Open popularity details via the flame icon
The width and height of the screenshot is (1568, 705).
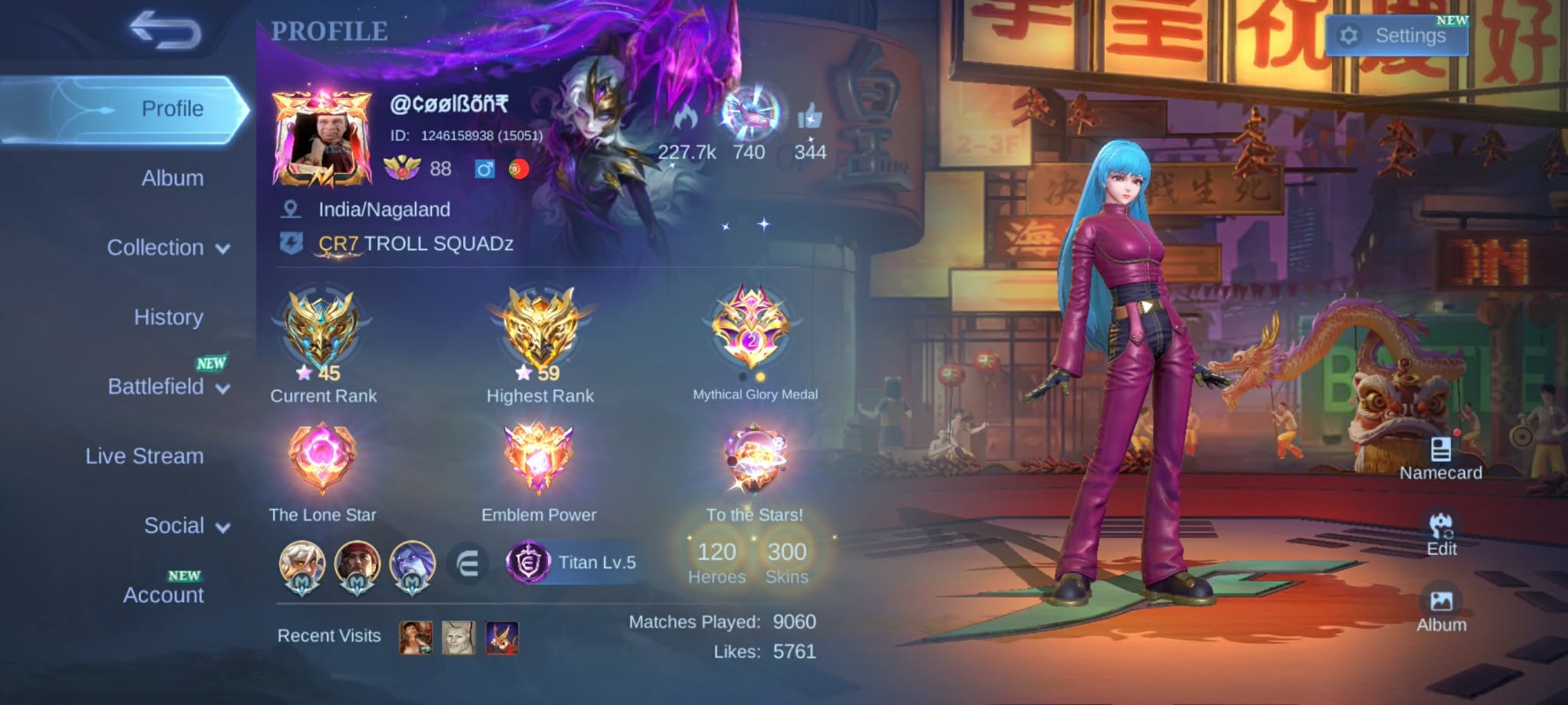pos(687,116)
